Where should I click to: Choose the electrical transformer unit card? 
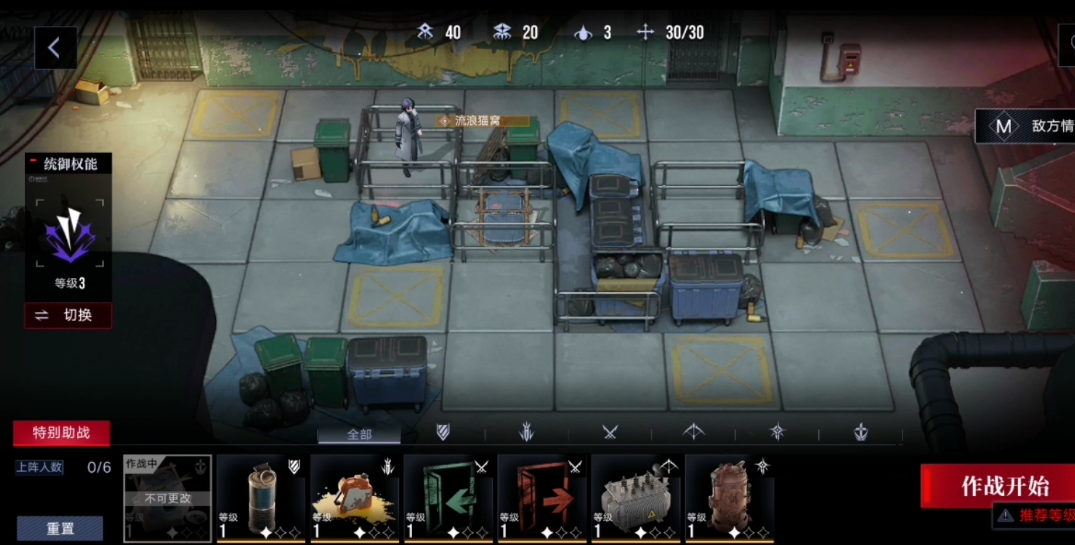(x=635, y=498)
